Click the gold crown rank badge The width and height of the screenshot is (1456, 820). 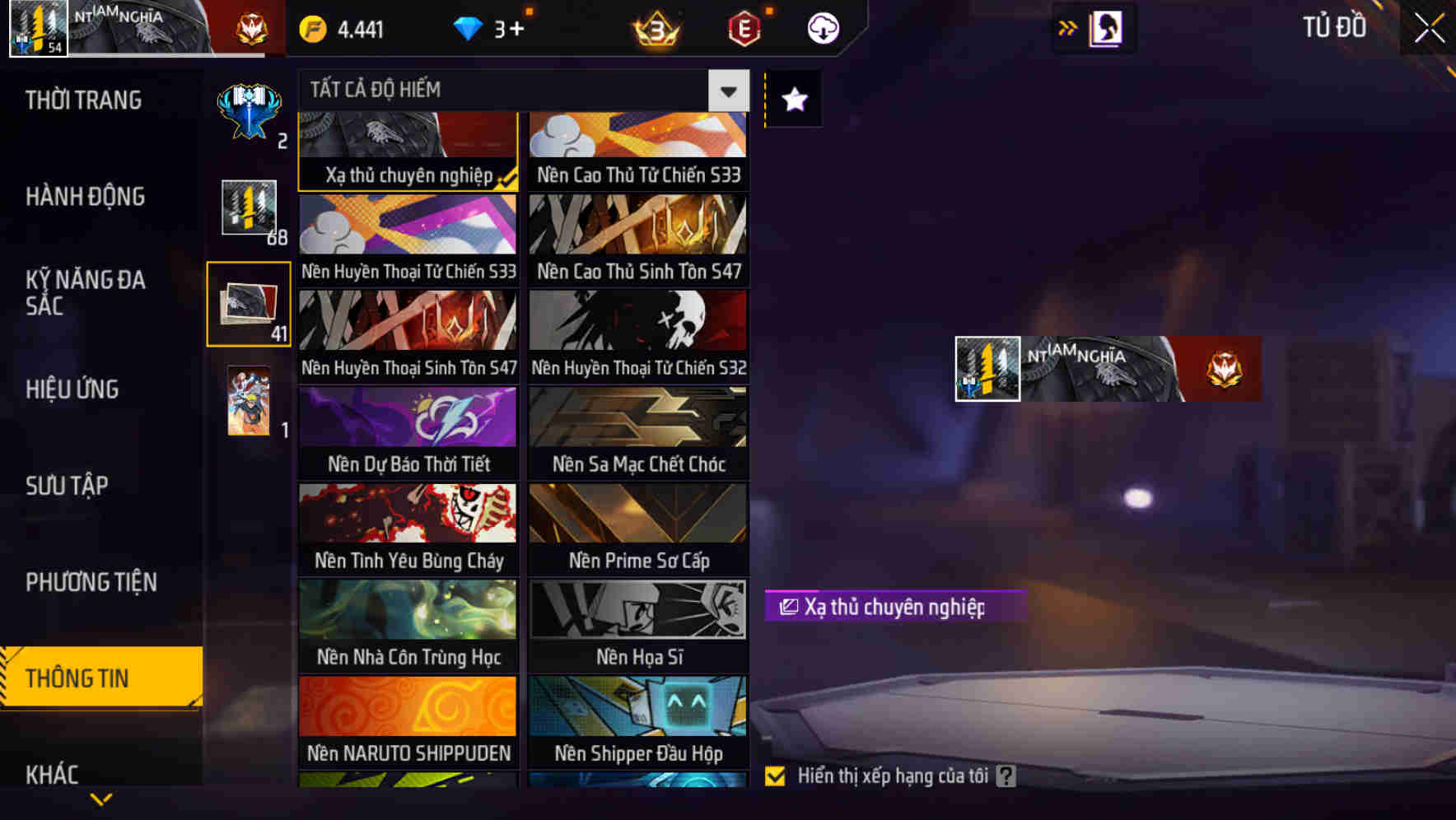[653, 27]
